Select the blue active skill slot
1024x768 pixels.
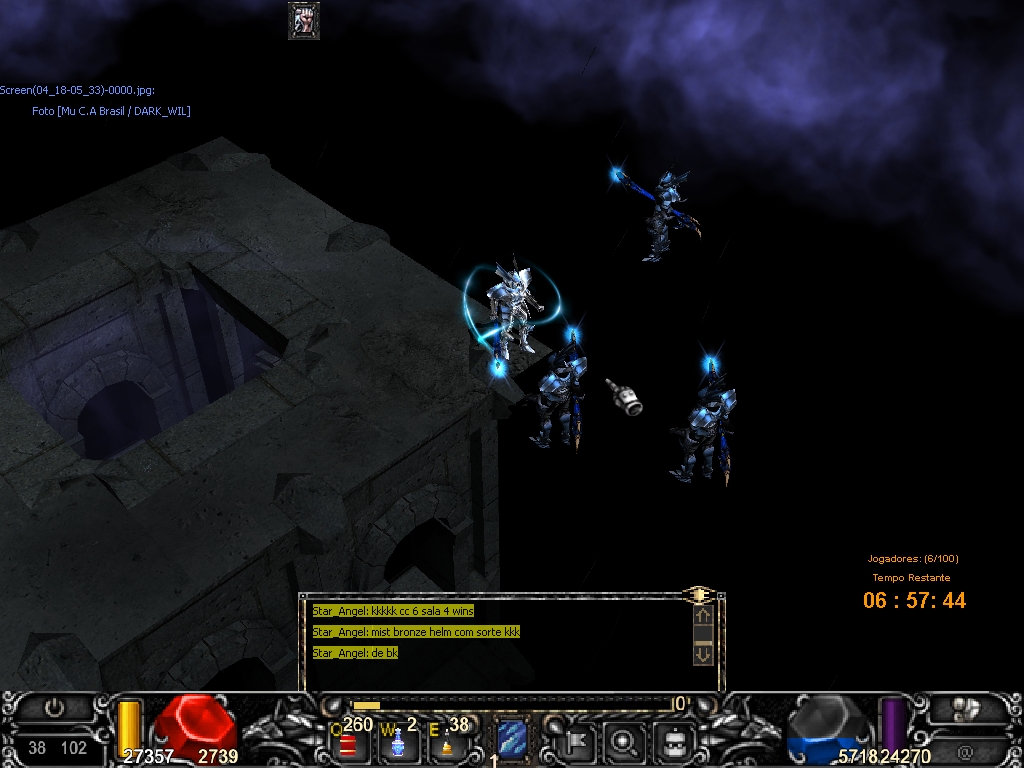tap(512, 741)
